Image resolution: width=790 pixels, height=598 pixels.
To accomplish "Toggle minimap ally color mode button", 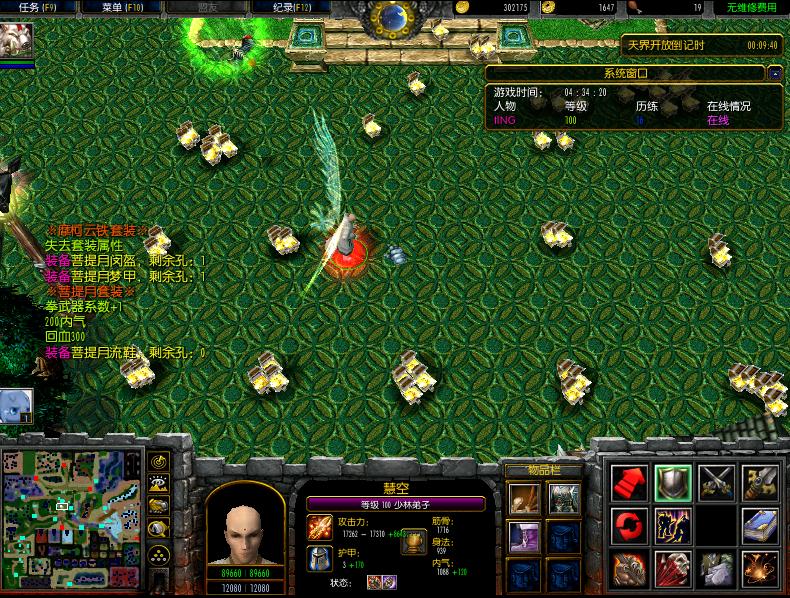I will [158, 506].
